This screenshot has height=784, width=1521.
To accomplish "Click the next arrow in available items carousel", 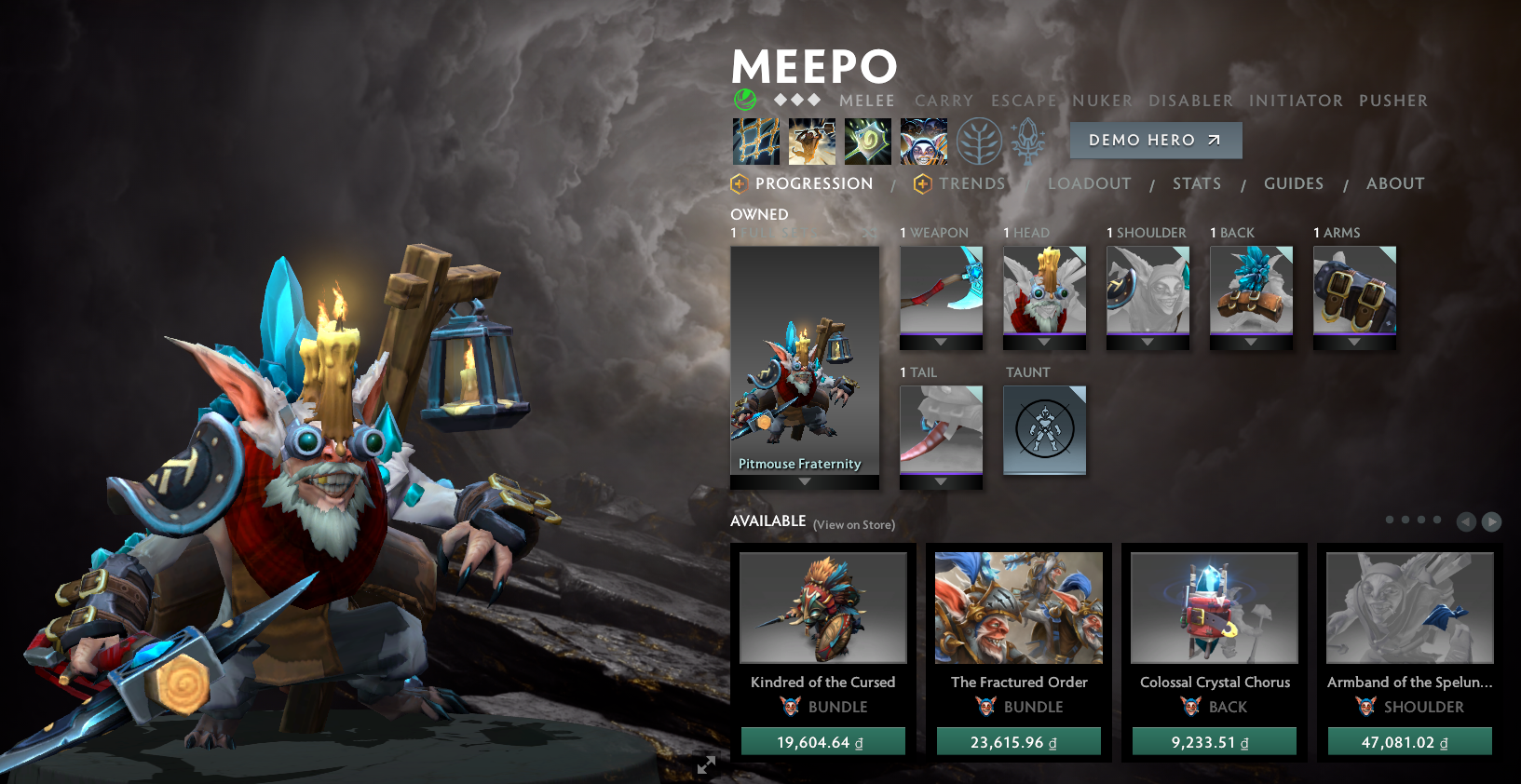I will [1491, 521].
